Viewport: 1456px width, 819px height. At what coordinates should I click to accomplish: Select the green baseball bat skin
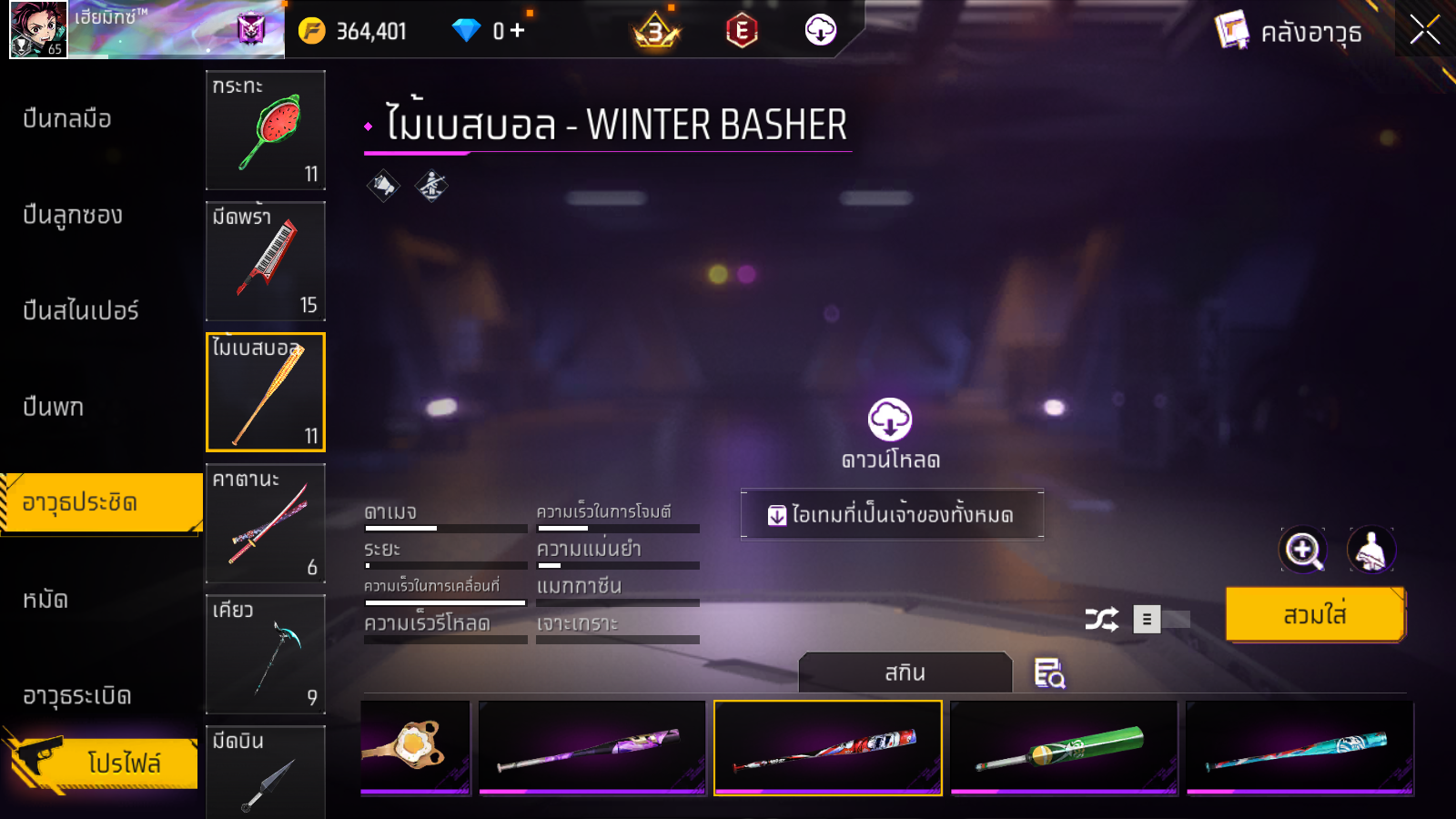click(x=1064, y=748)
